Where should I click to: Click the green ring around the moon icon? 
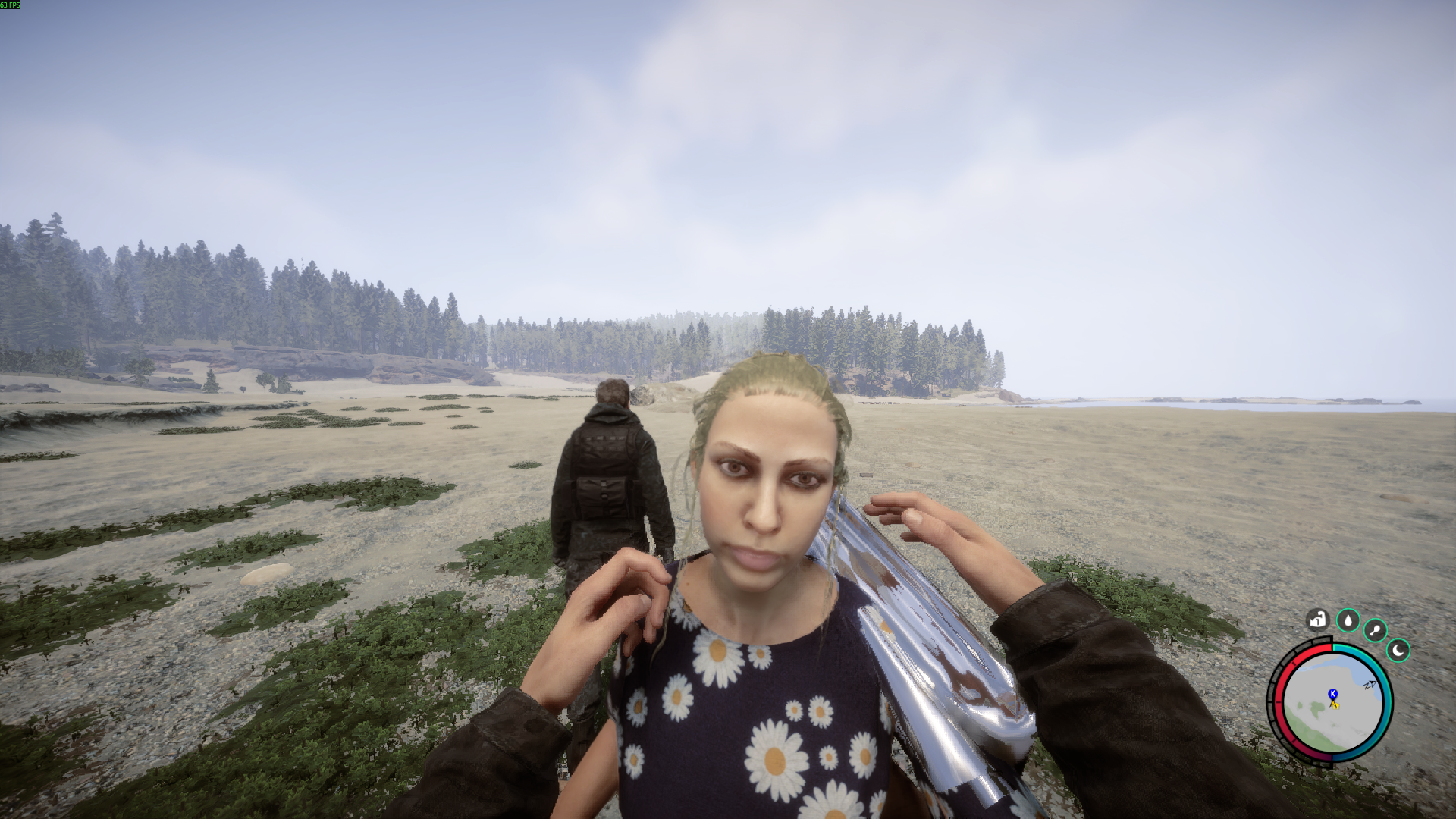(x=1398, y=639)
